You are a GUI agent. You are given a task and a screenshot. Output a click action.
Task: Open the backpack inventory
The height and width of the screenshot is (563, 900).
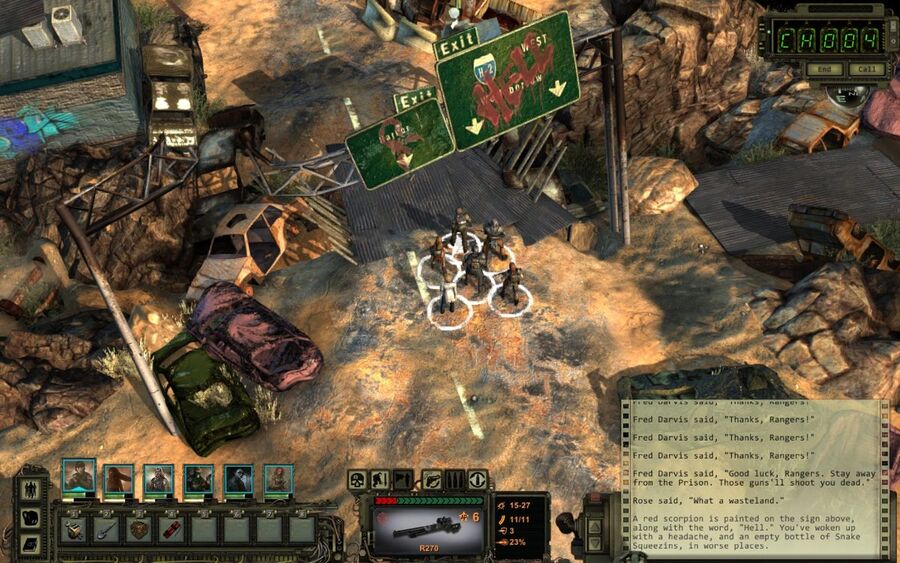[x=29, y=518]
